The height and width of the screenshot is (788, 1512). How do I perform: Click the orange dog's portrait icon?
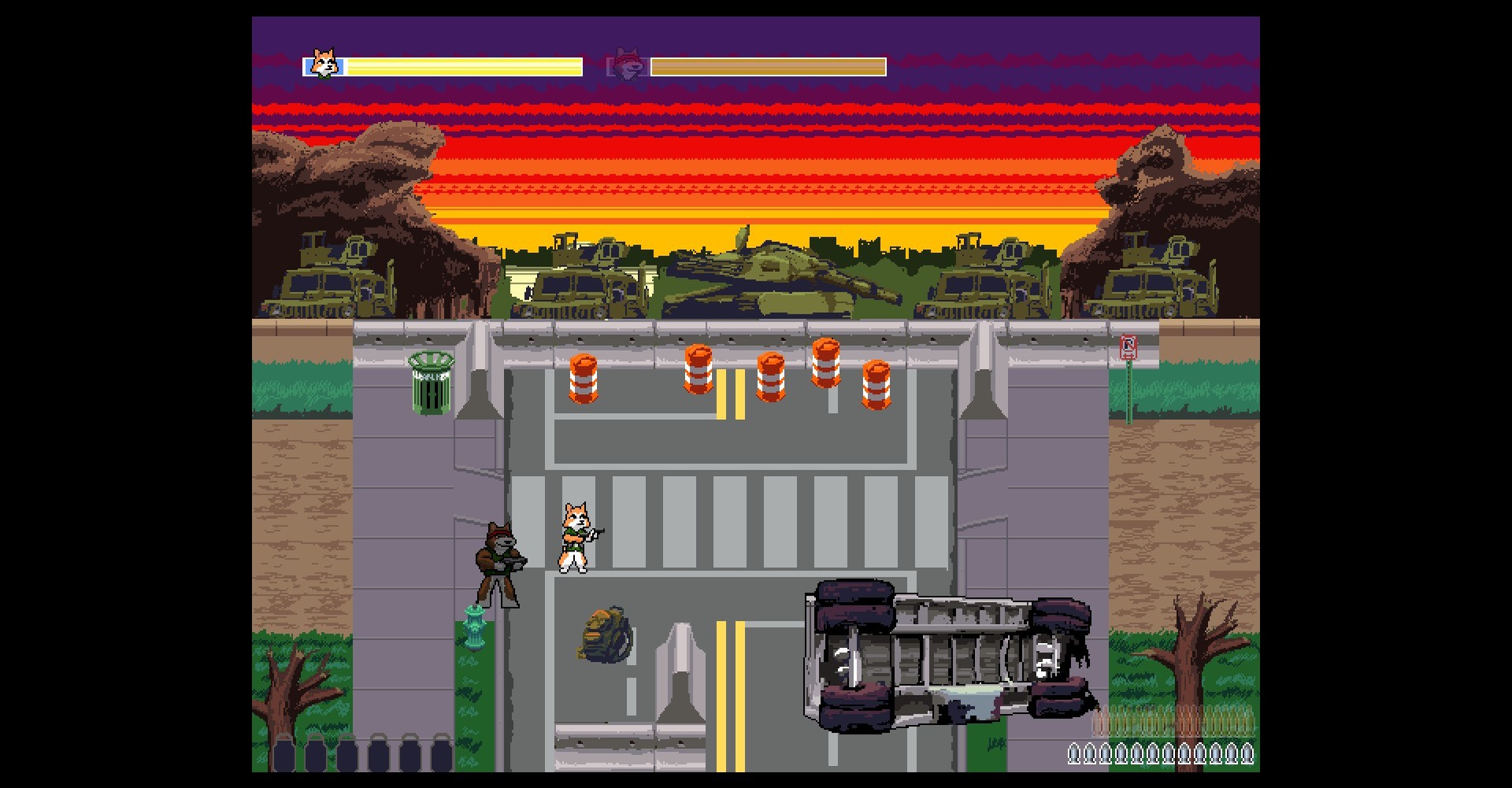coord(323,63)
